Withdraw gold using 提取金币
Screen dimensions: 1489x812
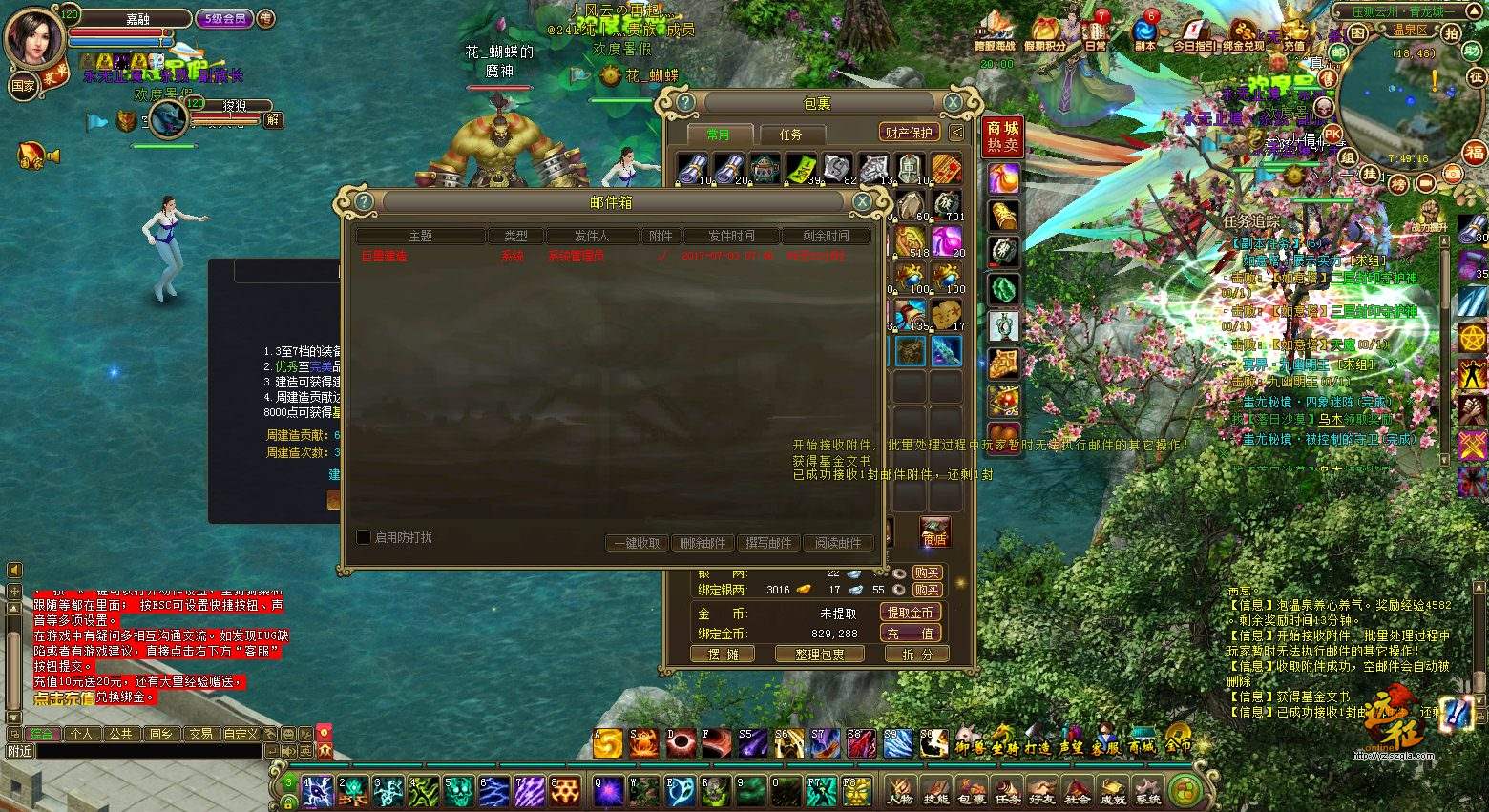coord(910,613)
